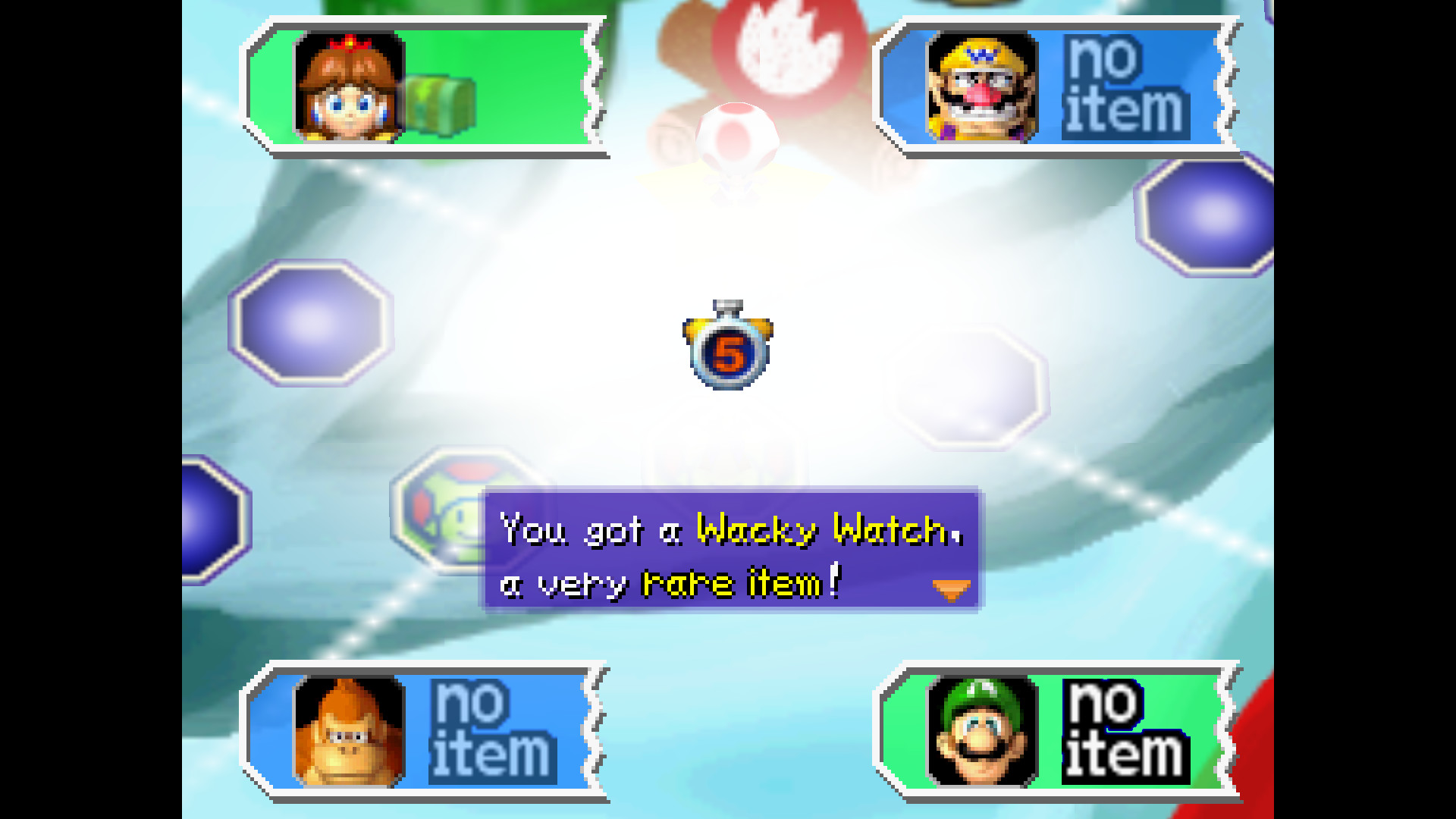Screen dimensions: 1456x819
Task: Select Luigi's player panel
Action: tap(1058, 732)
